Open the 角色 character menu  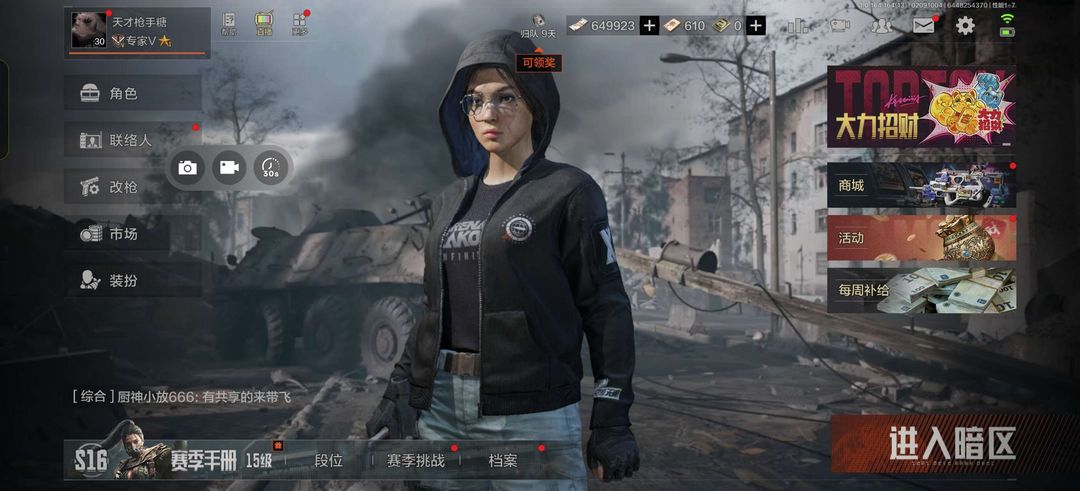tap(132, 94)
